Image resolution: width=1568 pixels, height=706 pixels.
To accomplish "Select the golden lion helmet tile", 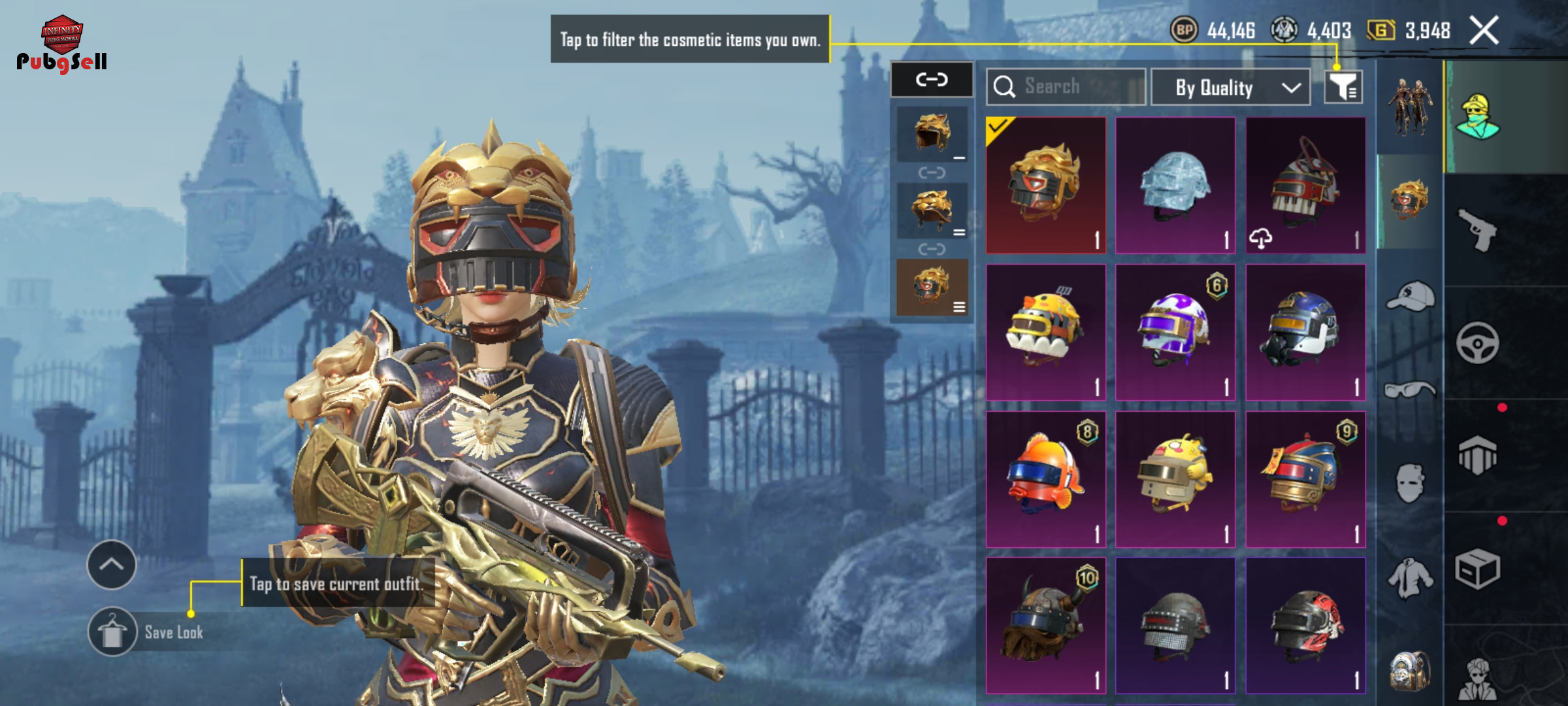I will (1045, 186).
